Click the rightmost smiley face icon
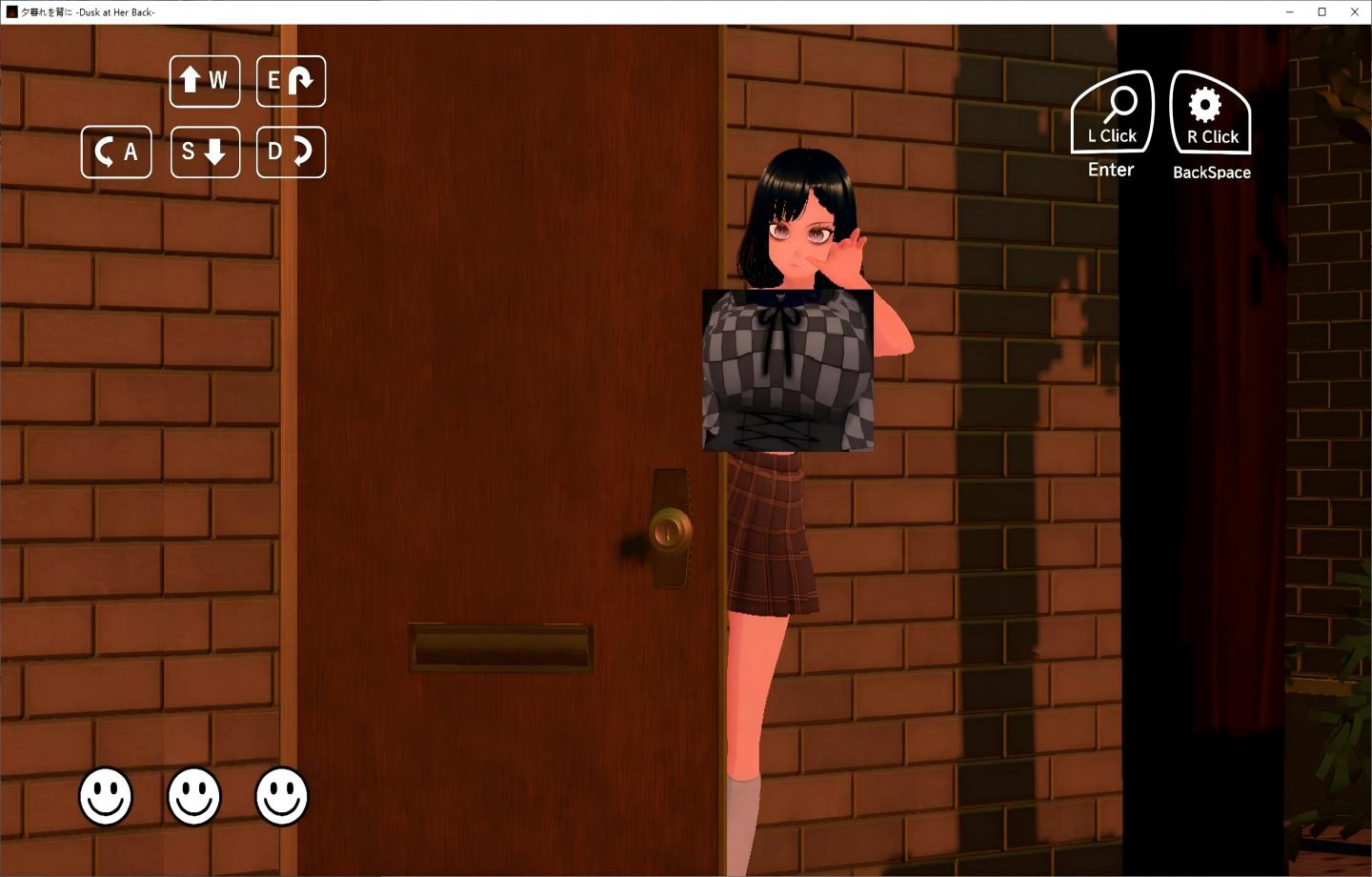 (x=280, y=798)
